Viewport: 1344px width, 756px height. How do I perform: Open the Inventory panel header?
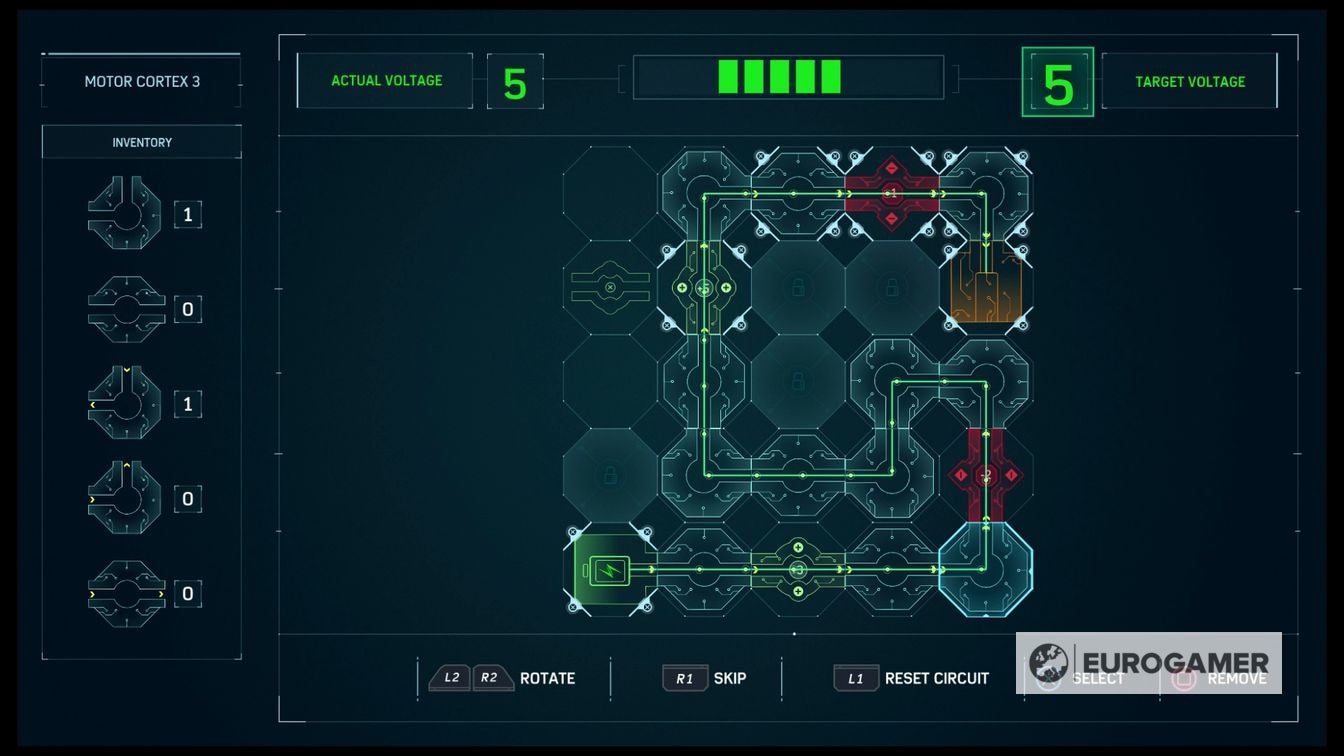coord(140,141)
